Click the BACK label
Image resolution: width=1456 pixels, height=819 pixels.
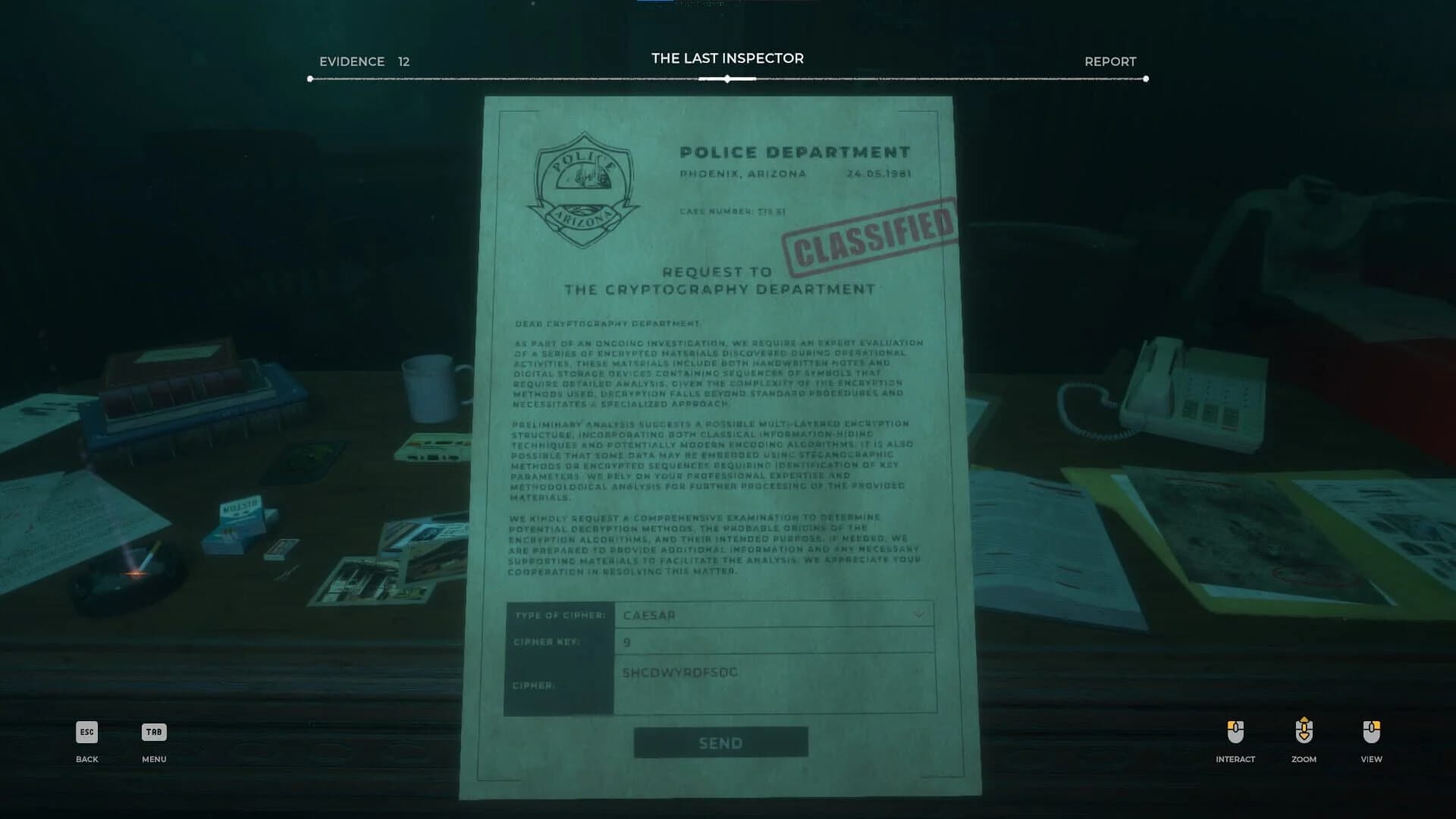(x=86, y=758)
